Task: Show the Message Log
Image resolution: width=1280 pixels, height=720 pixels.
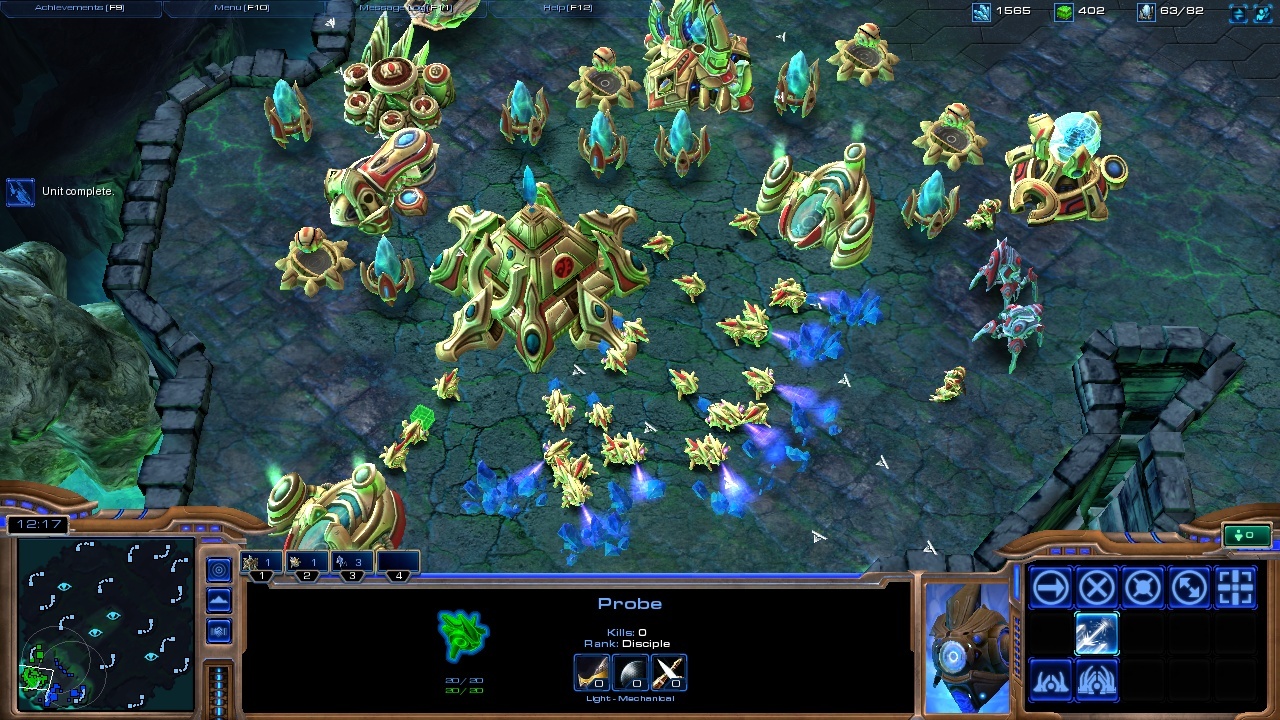Action: (x=405, y=8)
